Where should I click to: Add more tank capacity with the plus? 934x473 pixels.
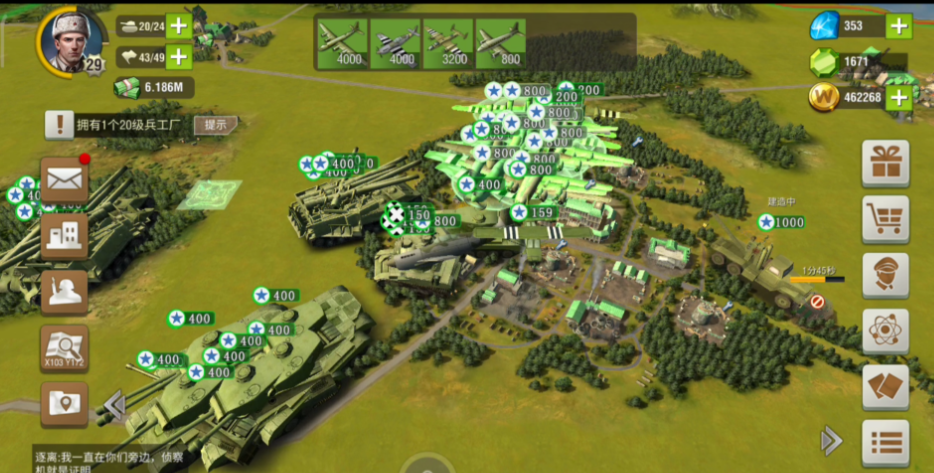[x=179, y=27]
